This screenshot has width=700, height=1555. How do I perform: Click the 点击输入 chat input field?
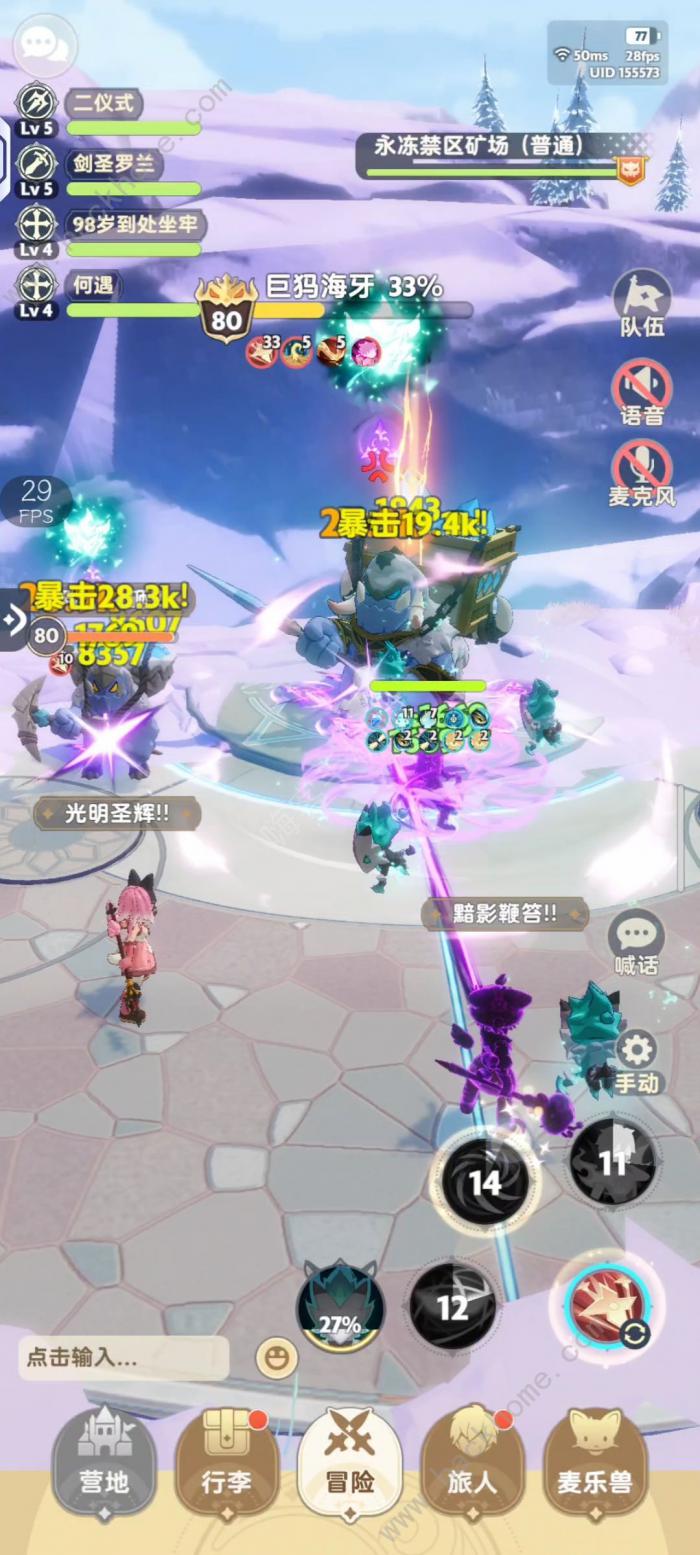click(x=123, y=1358)
